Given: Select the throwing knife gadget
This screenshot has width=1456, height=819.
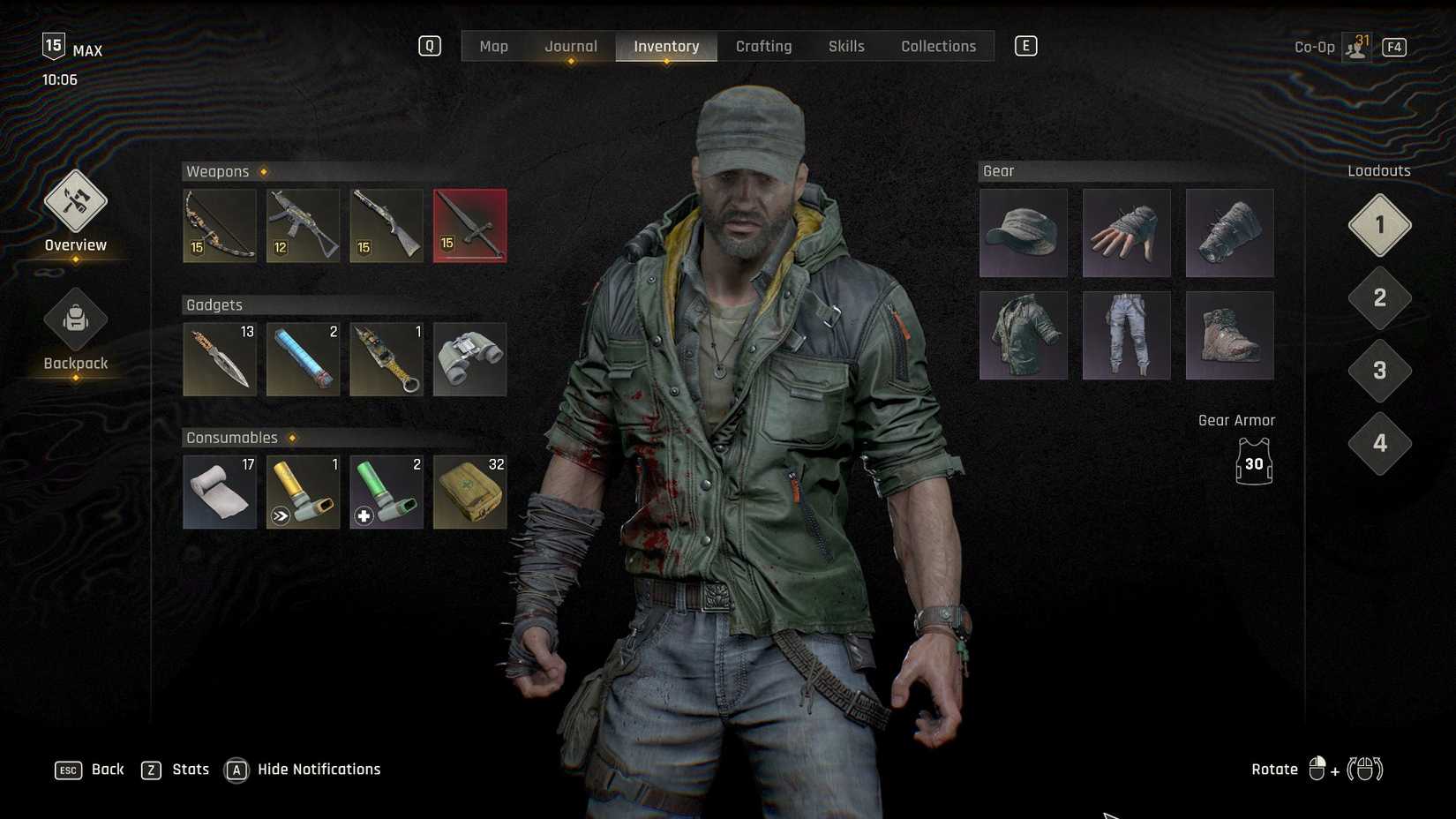Looking at the screenshot, I should (219, 359).
